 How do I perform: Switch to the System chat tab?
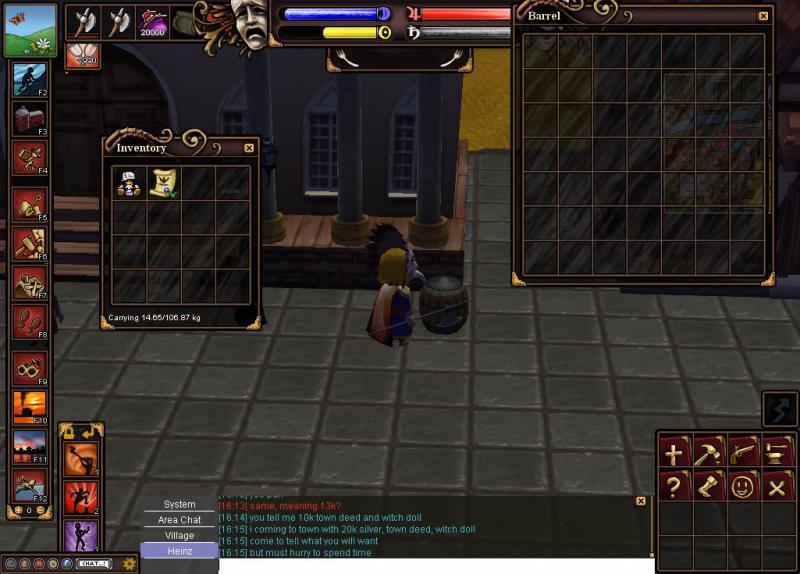pos(180,505)
